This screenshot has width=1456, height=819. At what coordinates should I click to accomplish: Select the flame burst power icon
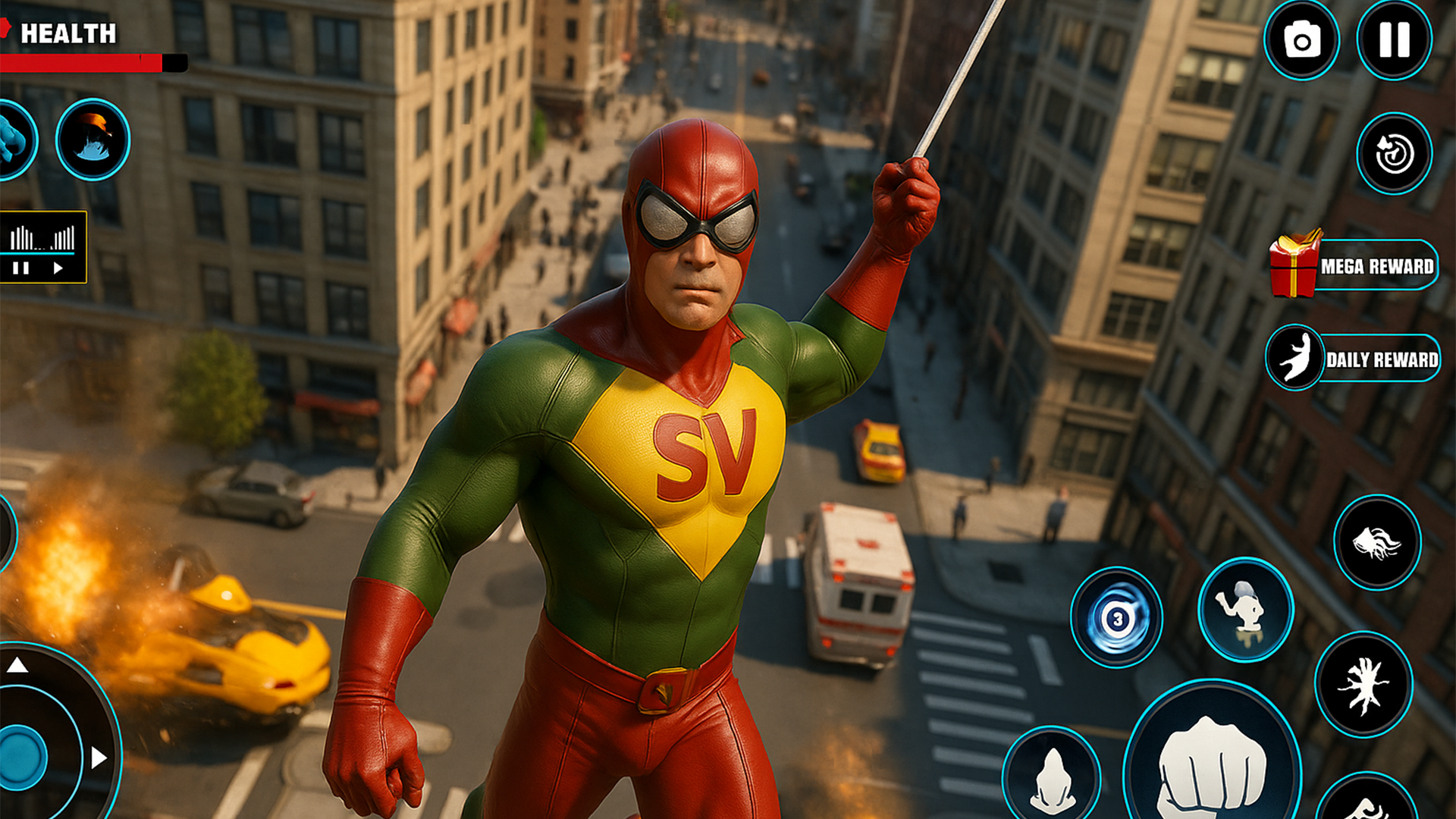[93, 140]
